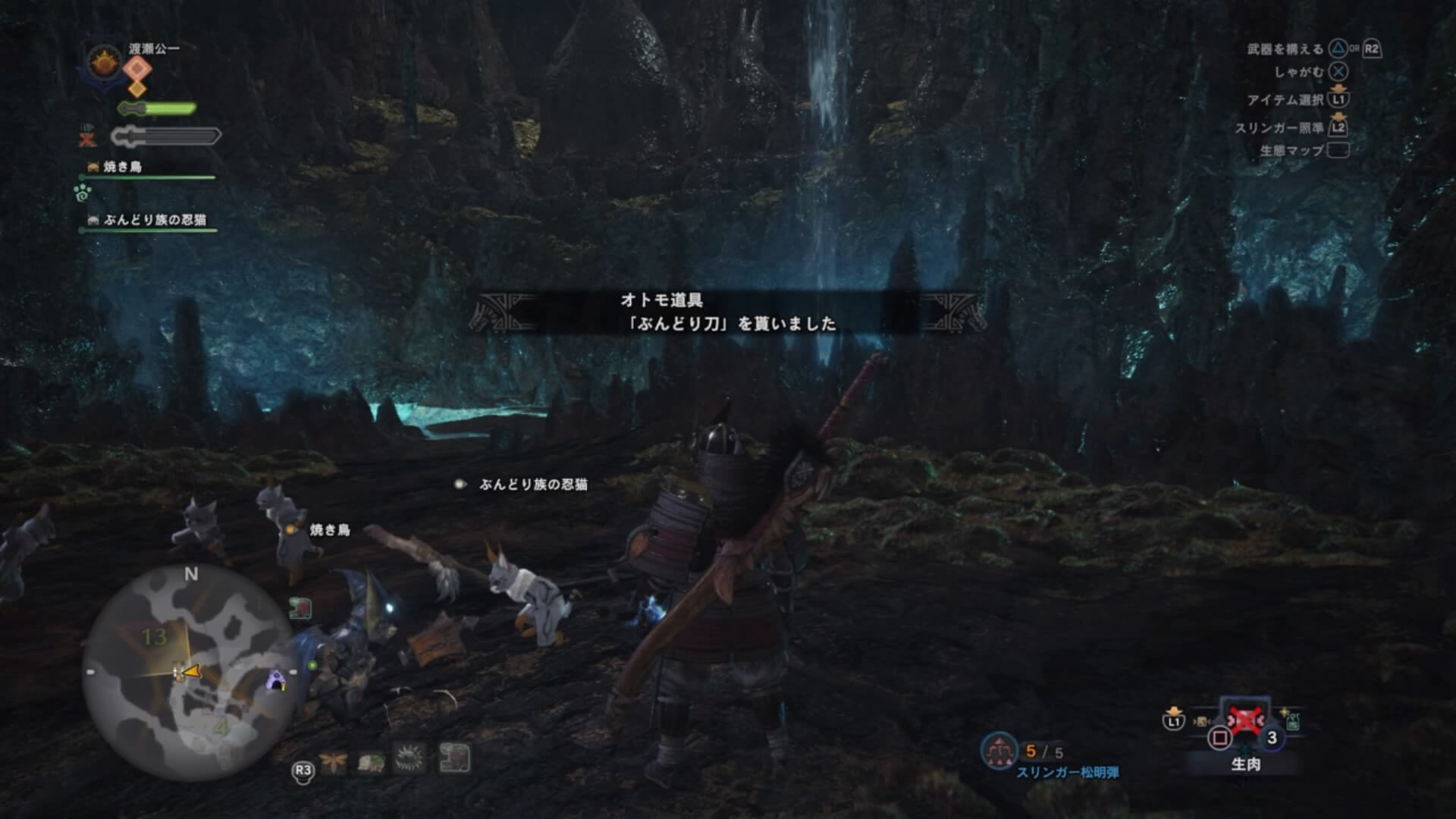Click the hunter emblem beside 渡瀬公一
The height and width of the screenshot is (819, 1456).
[106, 62]
